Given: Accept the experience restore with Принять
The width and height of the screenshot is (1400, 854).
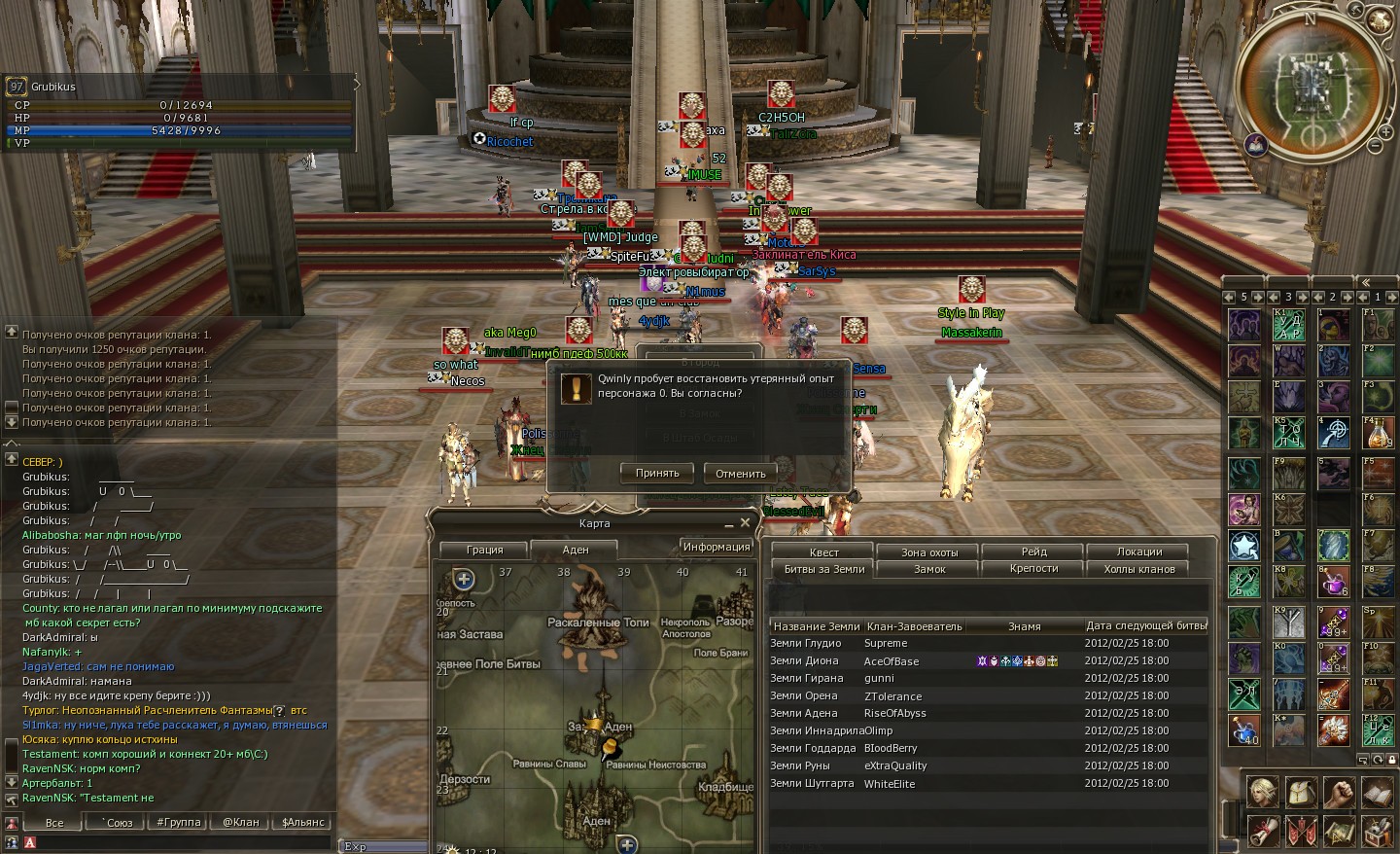Looking at the screenshot, I should (x=657, y=473).
